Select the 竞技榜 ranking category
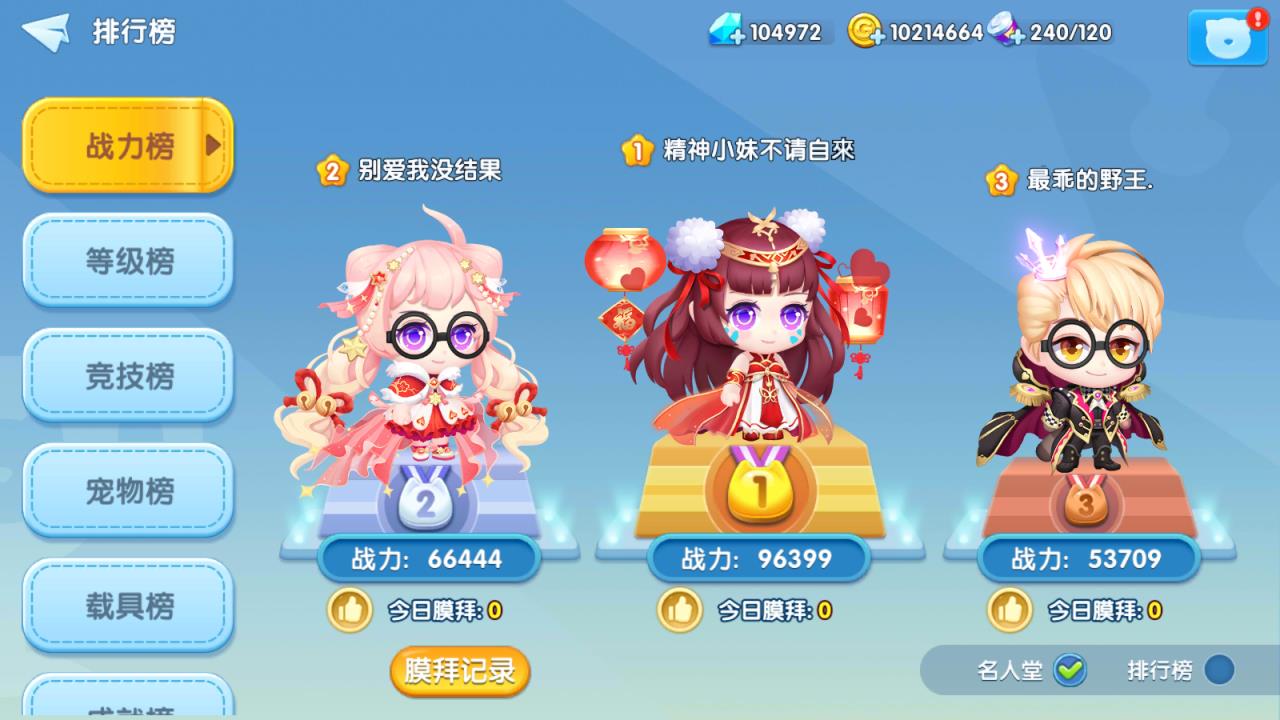Viewport: 1280px width, 720px height. [128, 377]
